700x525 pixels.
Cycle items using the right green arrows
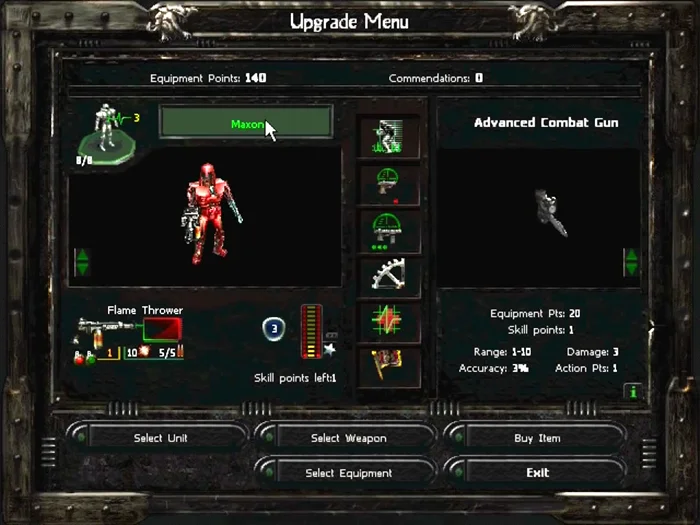click(x=631, y=262)
